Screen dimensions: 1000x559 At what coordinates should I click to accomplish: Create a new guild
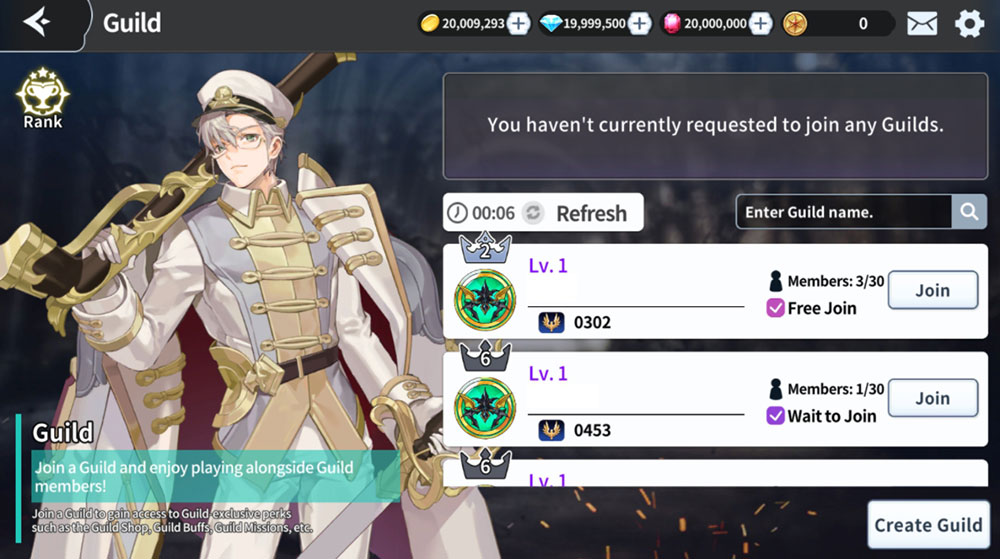(928, 525)
